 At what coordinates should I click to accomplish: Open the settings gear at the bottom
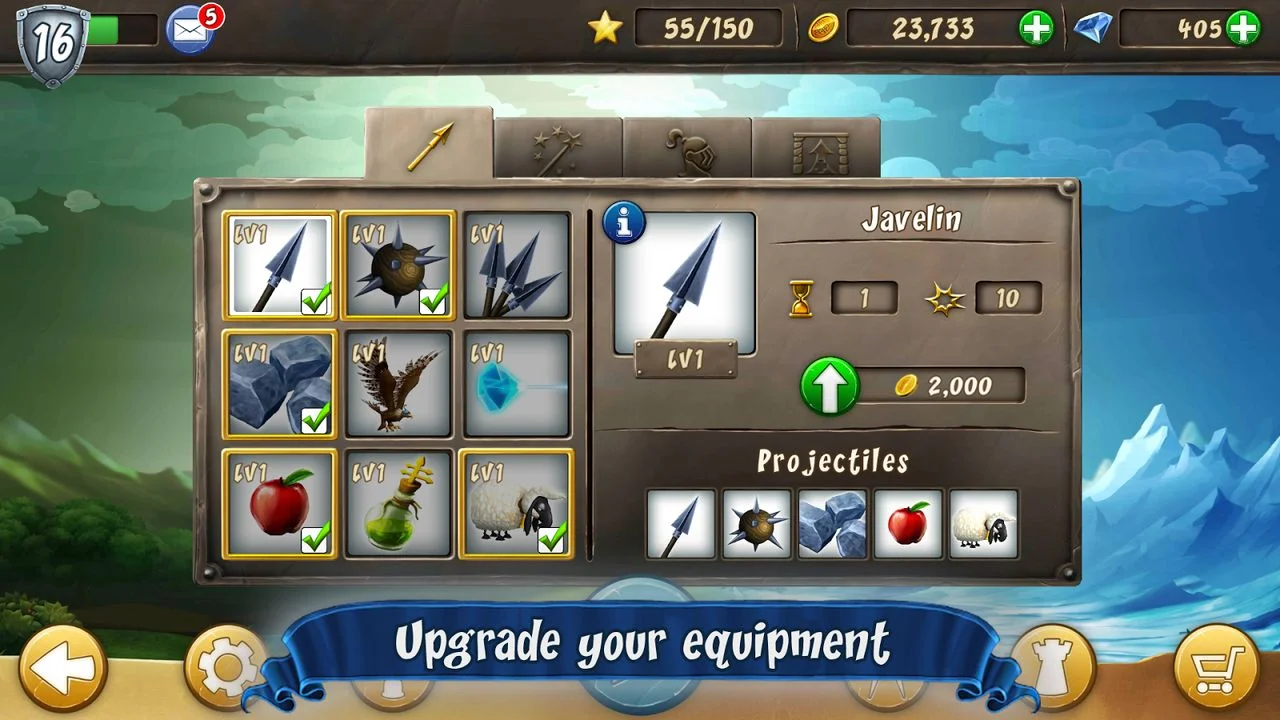227,668
